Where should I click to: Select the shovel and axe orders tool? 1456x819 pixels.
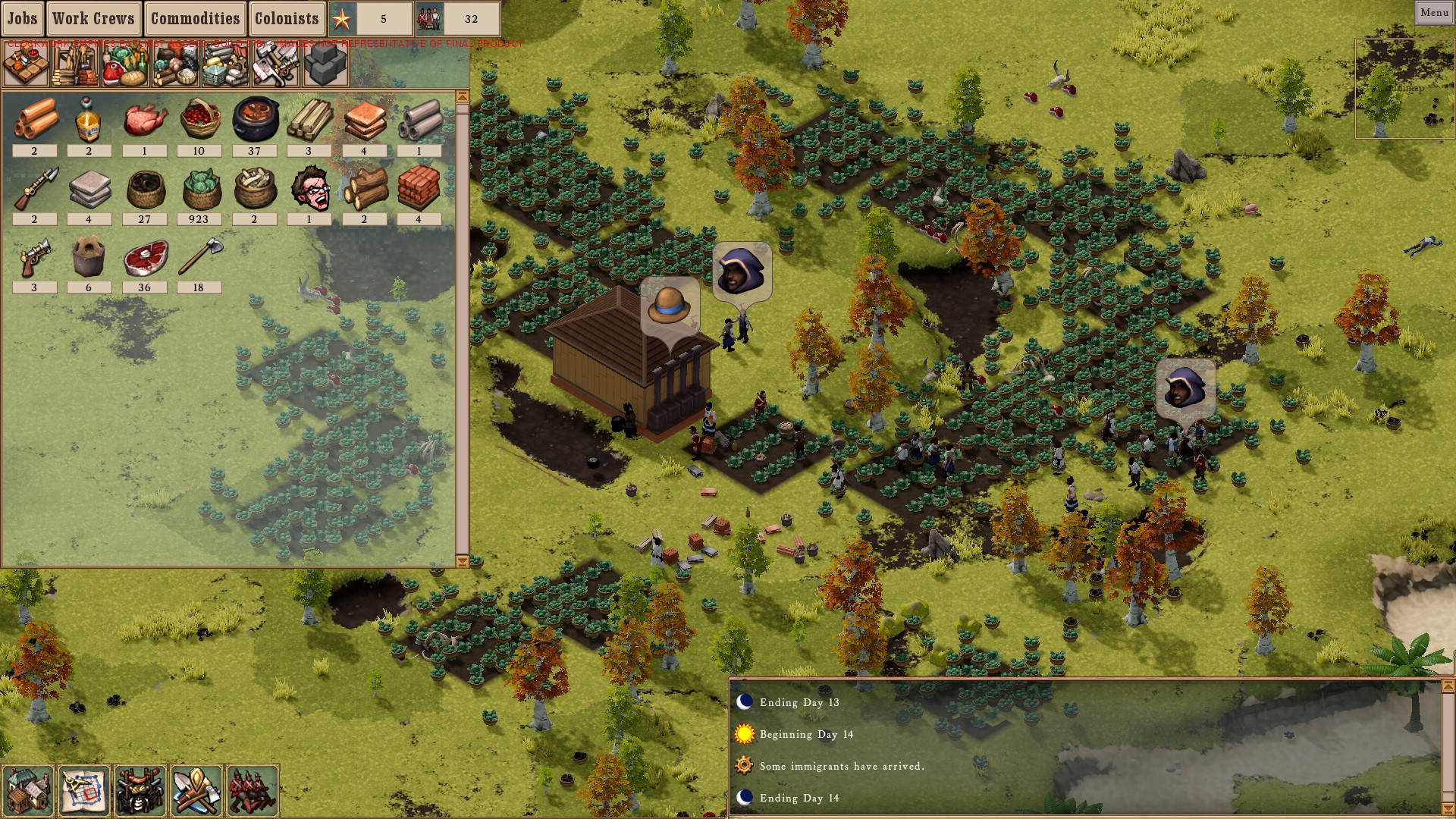pos(196,791)
